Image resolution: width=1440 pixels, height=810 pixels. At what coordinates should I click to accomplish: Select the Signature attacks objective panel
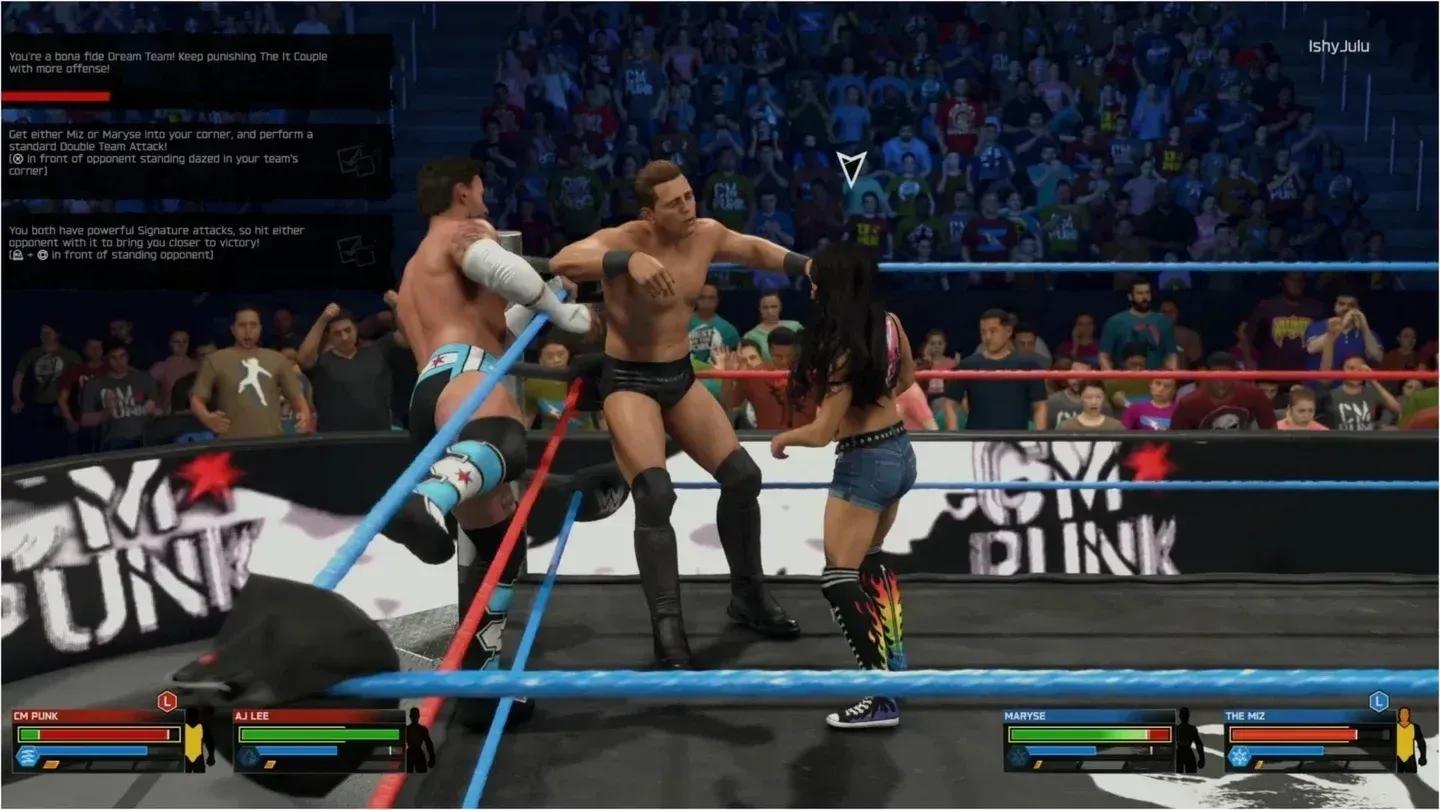[x=196, y=250]
